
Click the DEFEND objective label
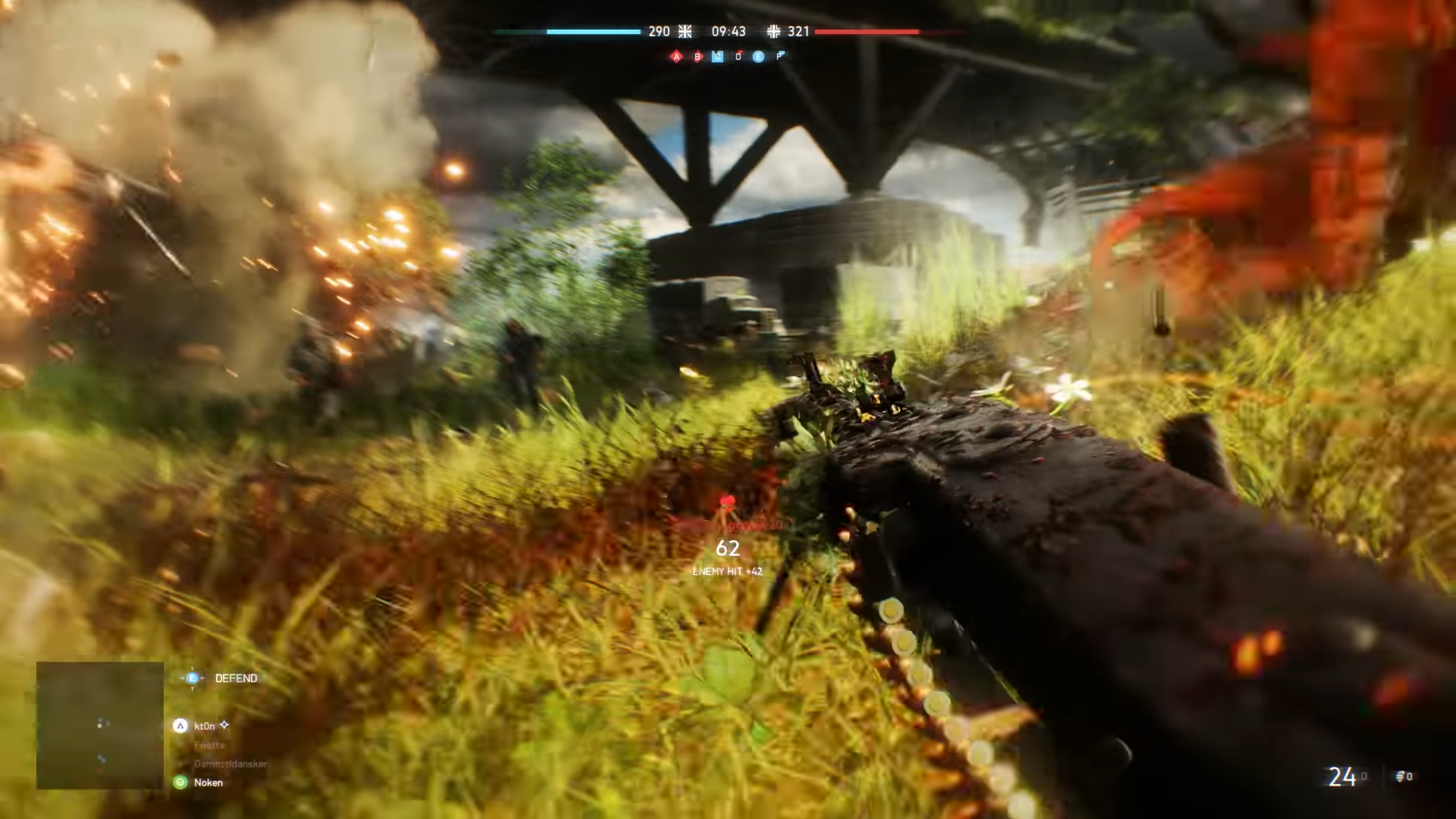click(236, 678)
